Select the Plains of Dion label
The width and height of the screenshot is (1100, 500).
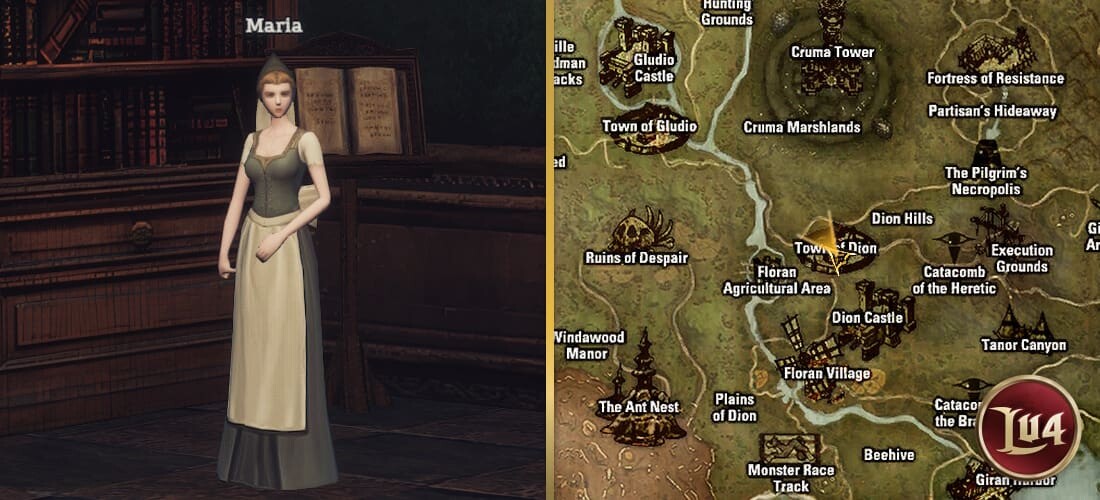(735, 407)
